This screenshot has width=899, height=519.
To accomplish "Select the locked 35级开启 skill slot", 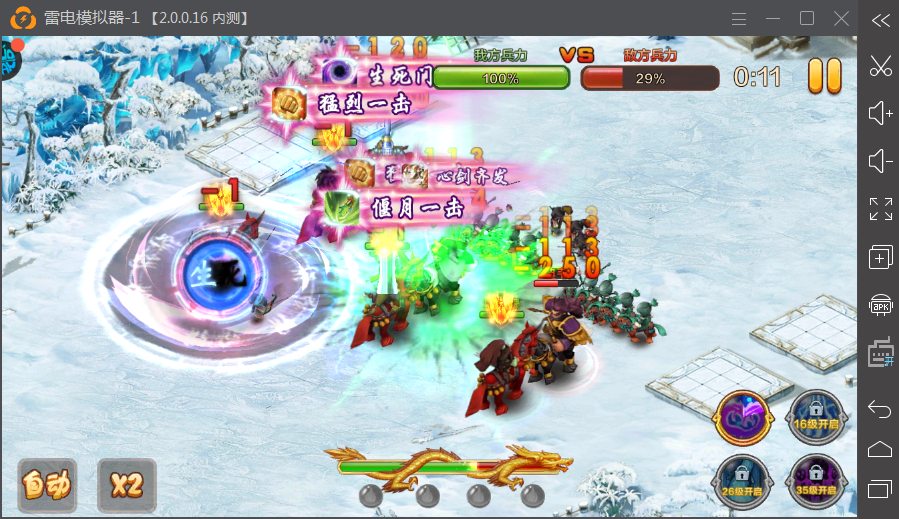I will [814, 483].
